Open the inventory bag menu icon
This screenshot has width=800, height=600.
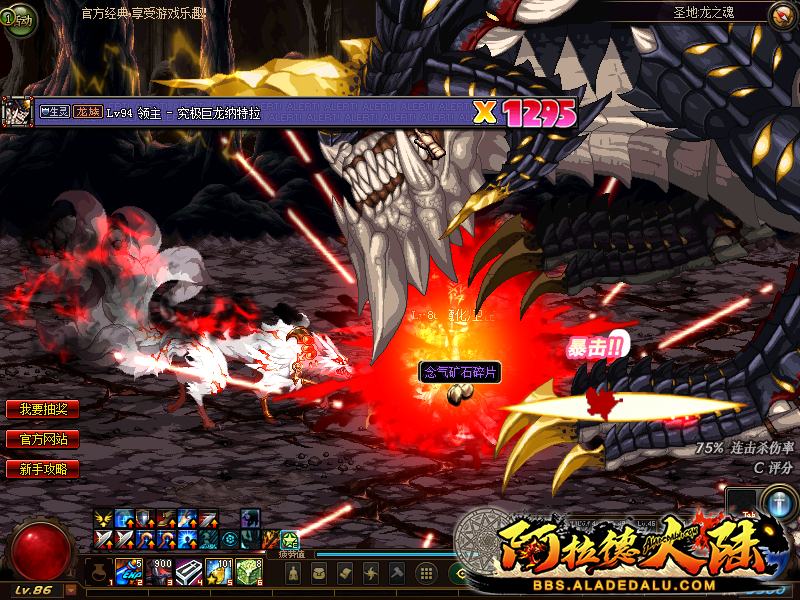point(319,573)
